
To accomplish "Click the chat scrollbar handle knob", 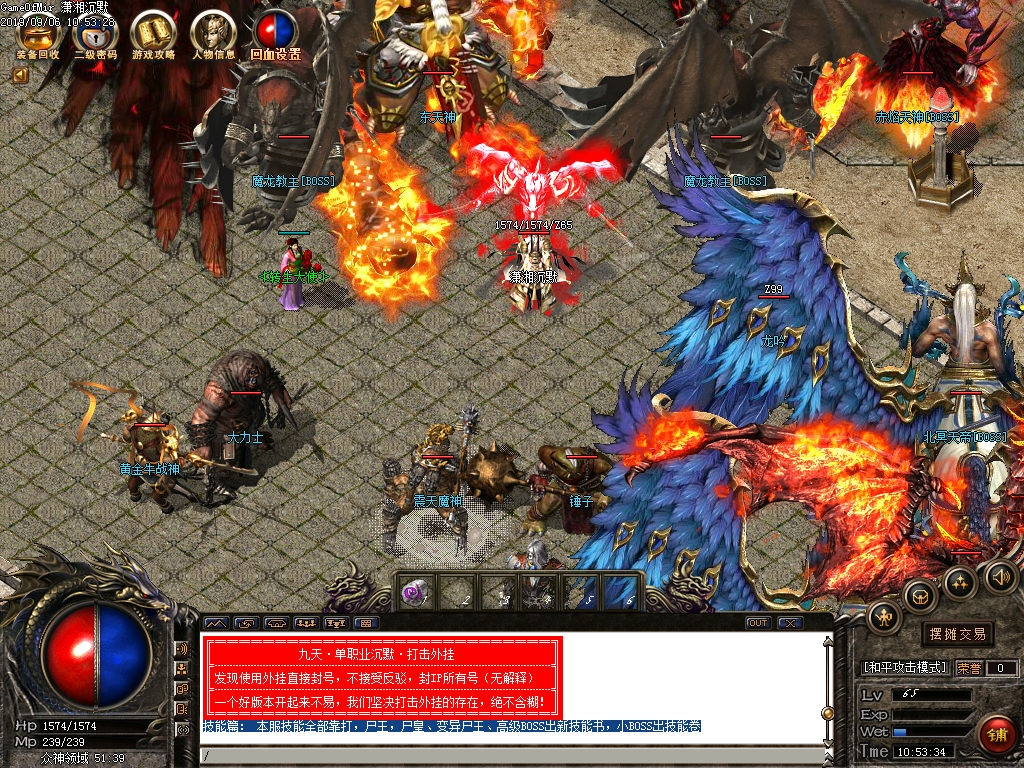I will [827, 713].
